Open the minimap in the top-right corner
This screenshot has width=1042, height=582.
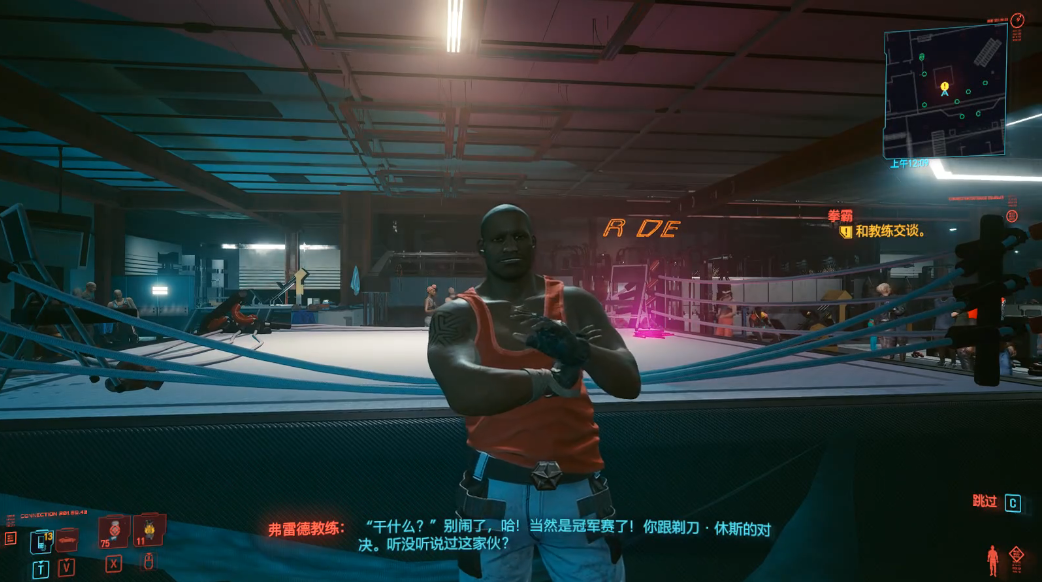(945, 91)
